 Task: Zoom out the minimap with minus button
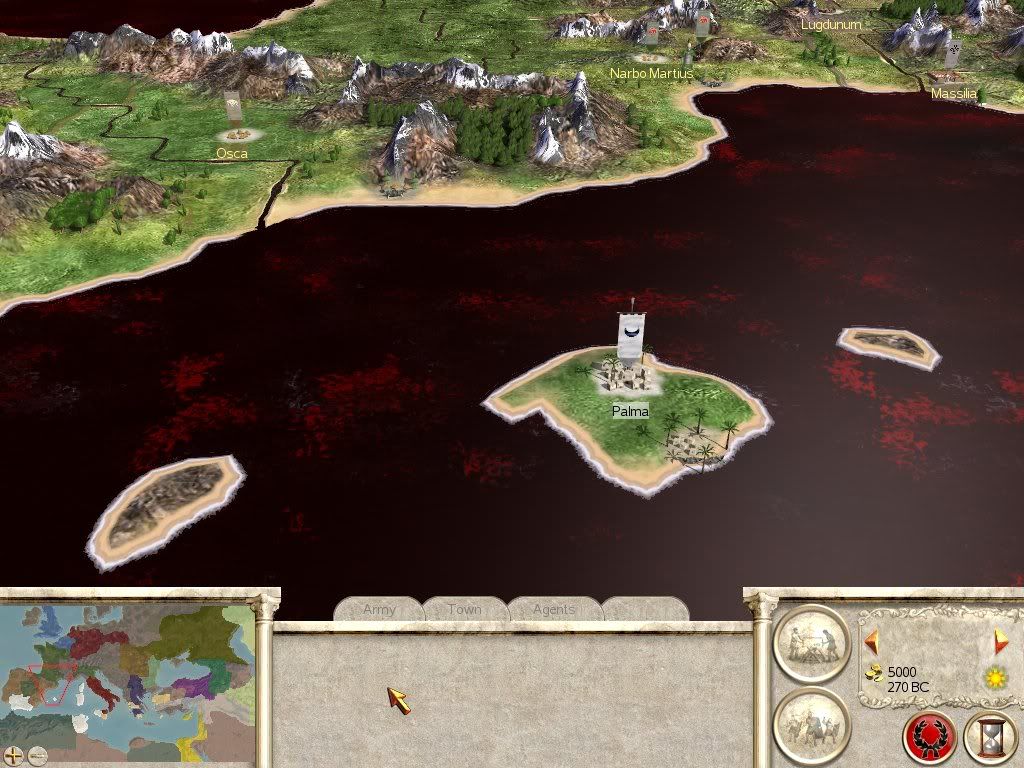pos(37,755)
